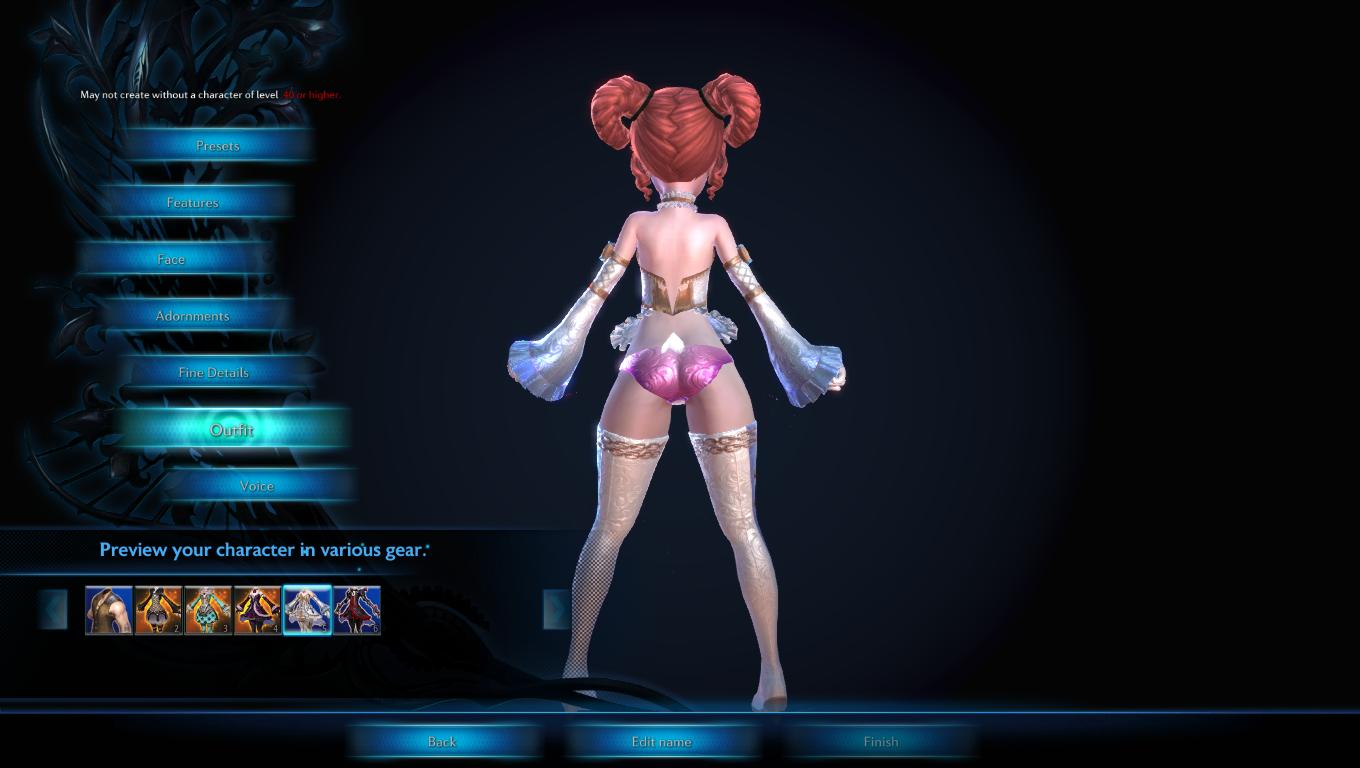Open the Features customization section

pos(192,203)
